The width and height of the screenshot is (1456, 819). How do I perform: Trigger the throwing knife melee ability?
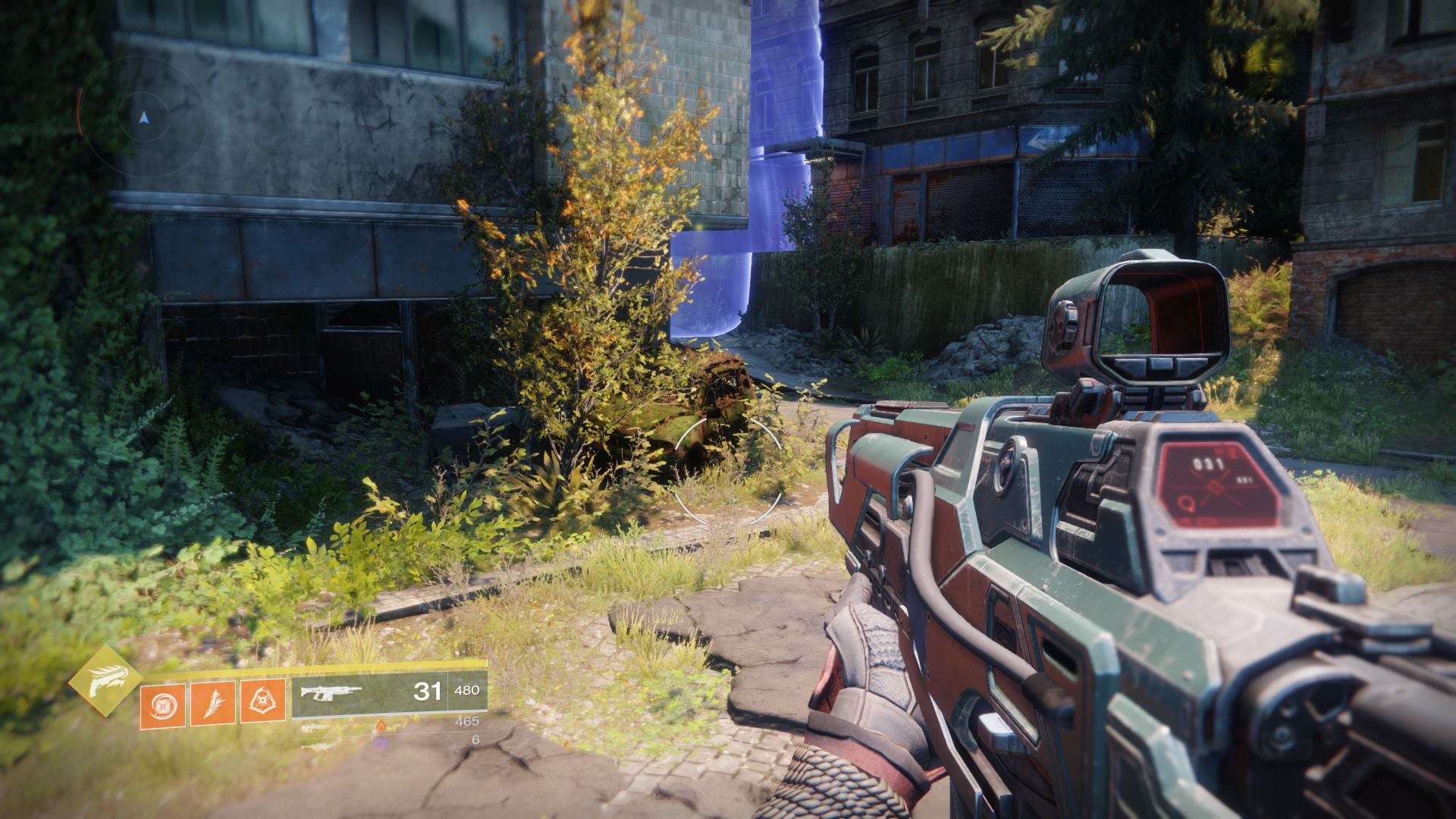(212, 703)
